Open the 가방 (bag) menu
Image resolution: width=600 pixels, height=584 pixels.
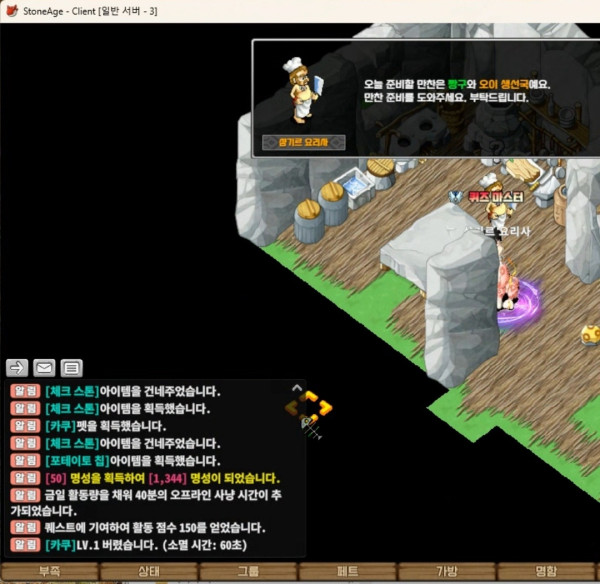tap(446, 573)
